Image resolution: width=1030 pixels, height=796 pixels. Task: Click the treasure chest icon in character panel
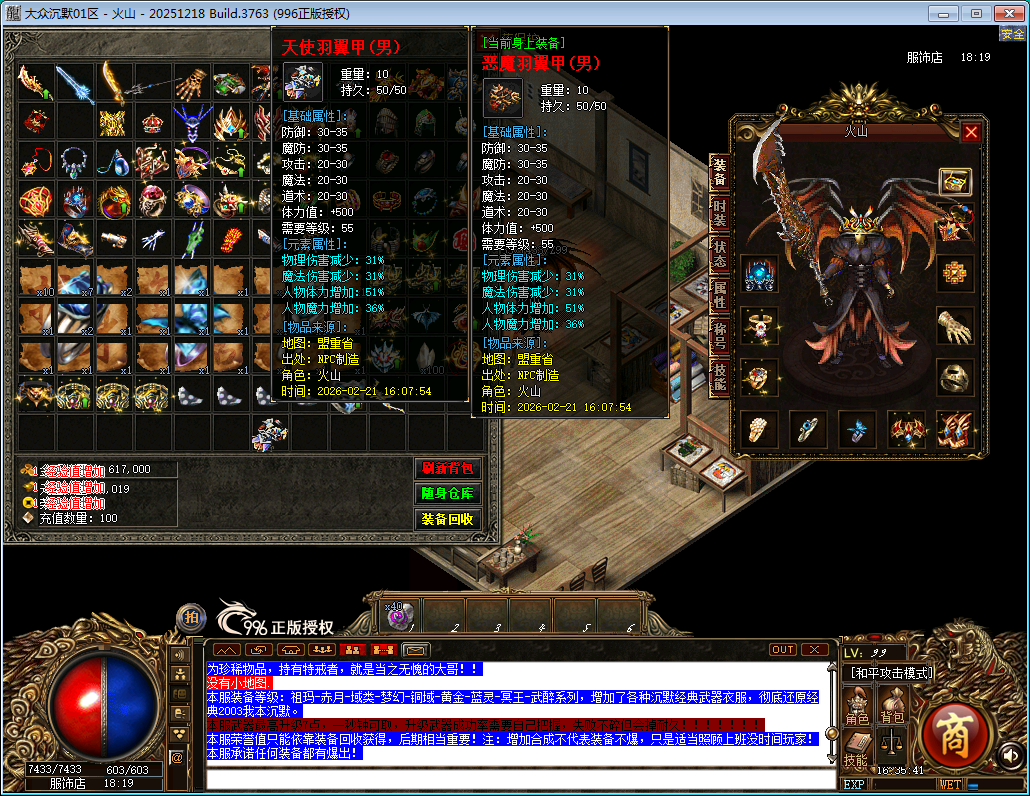tap(955, 181)
